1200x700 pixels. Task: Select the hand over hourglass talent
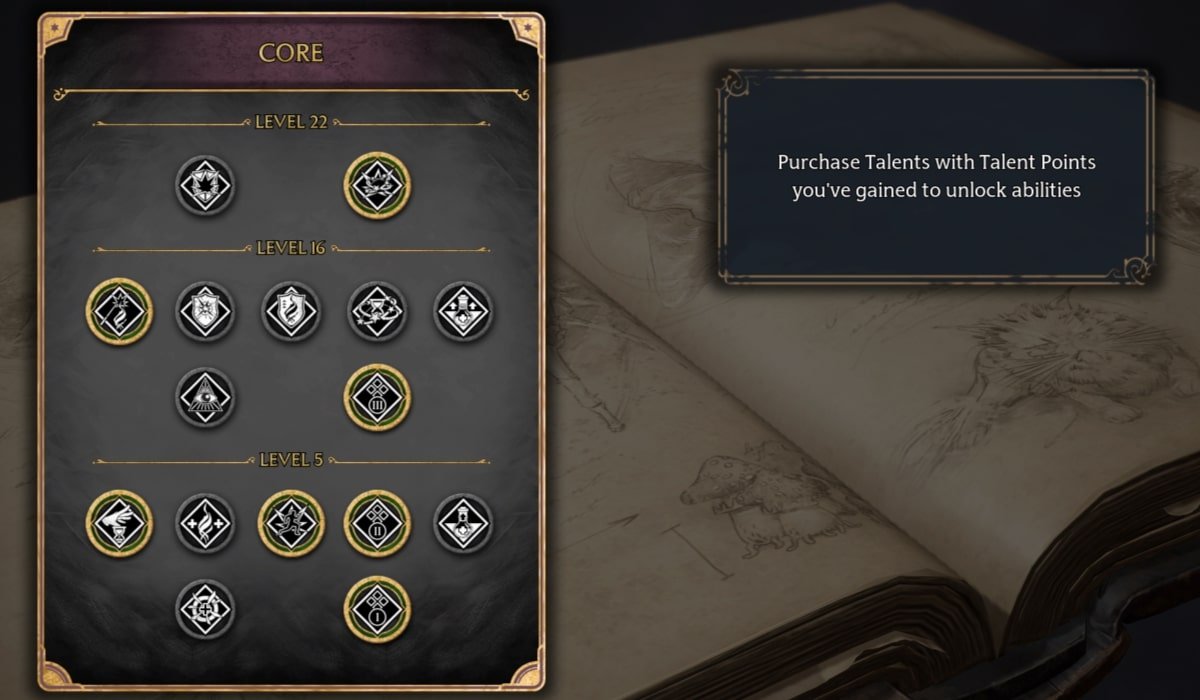click(x=119, y=523)
